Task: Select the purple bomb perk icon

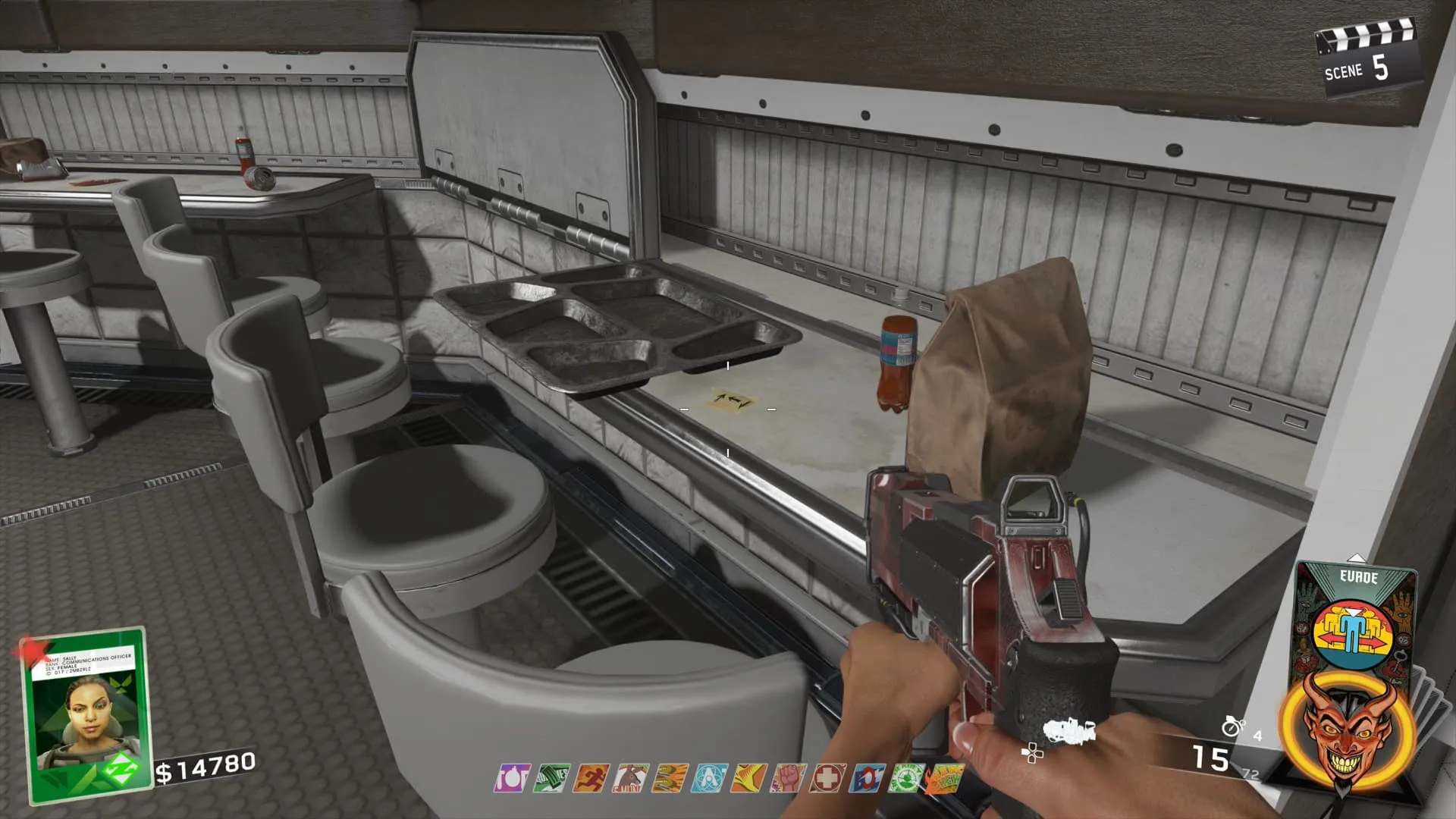Action: tap(513, 779)
